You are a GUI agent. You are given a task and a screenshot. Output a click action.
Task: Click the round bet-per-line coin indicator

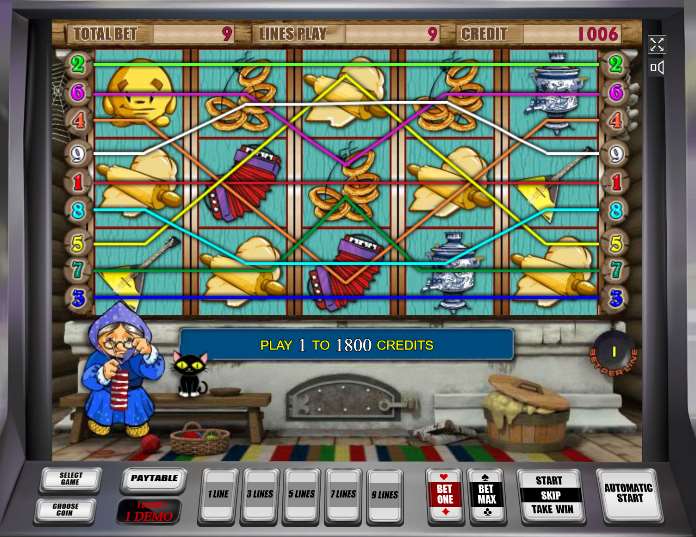coord(615,350)
